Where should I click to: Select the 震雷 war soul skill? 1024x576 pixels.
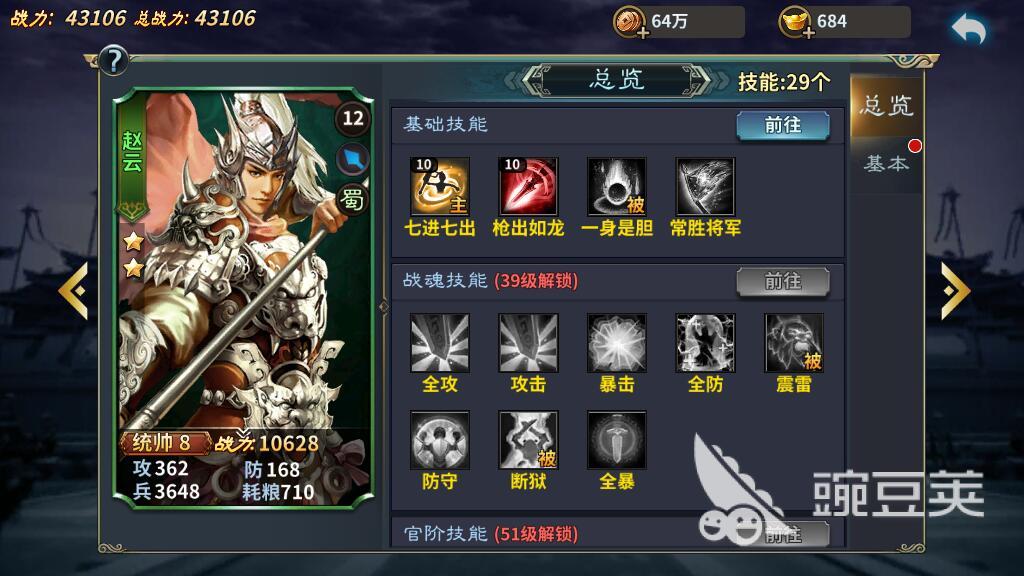pyautogui.click(x=794, y=343)
